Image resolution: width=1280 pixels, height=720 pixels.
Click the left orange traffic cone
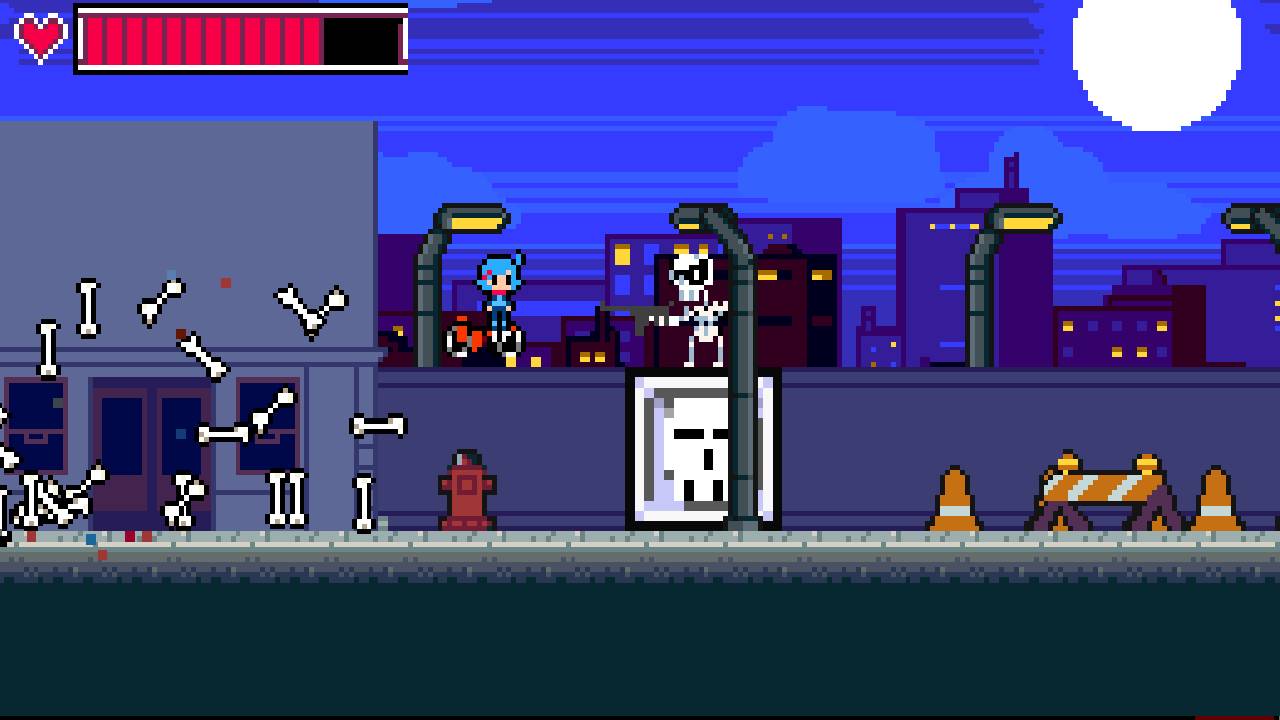tap(957, 495)
